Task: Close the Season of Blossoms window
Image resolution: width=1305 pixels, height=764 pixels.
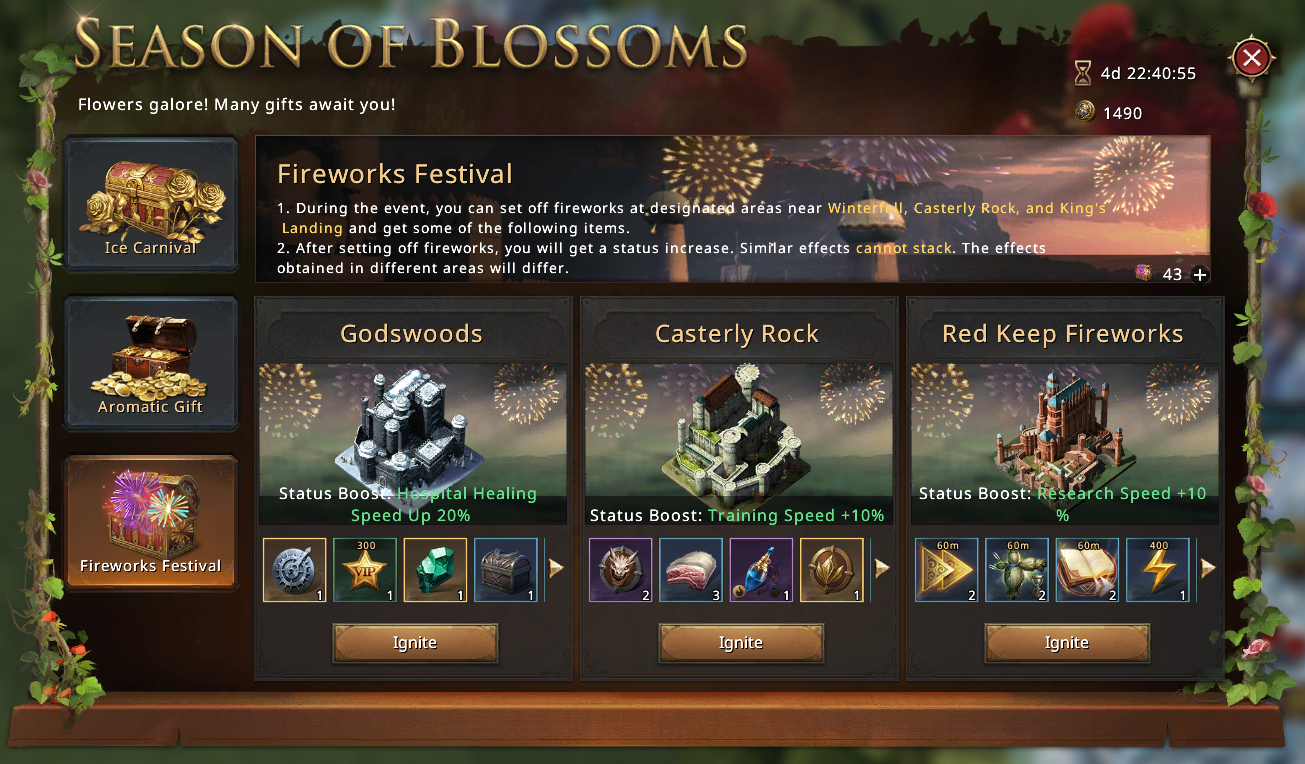Action: tap(1251, 58)
